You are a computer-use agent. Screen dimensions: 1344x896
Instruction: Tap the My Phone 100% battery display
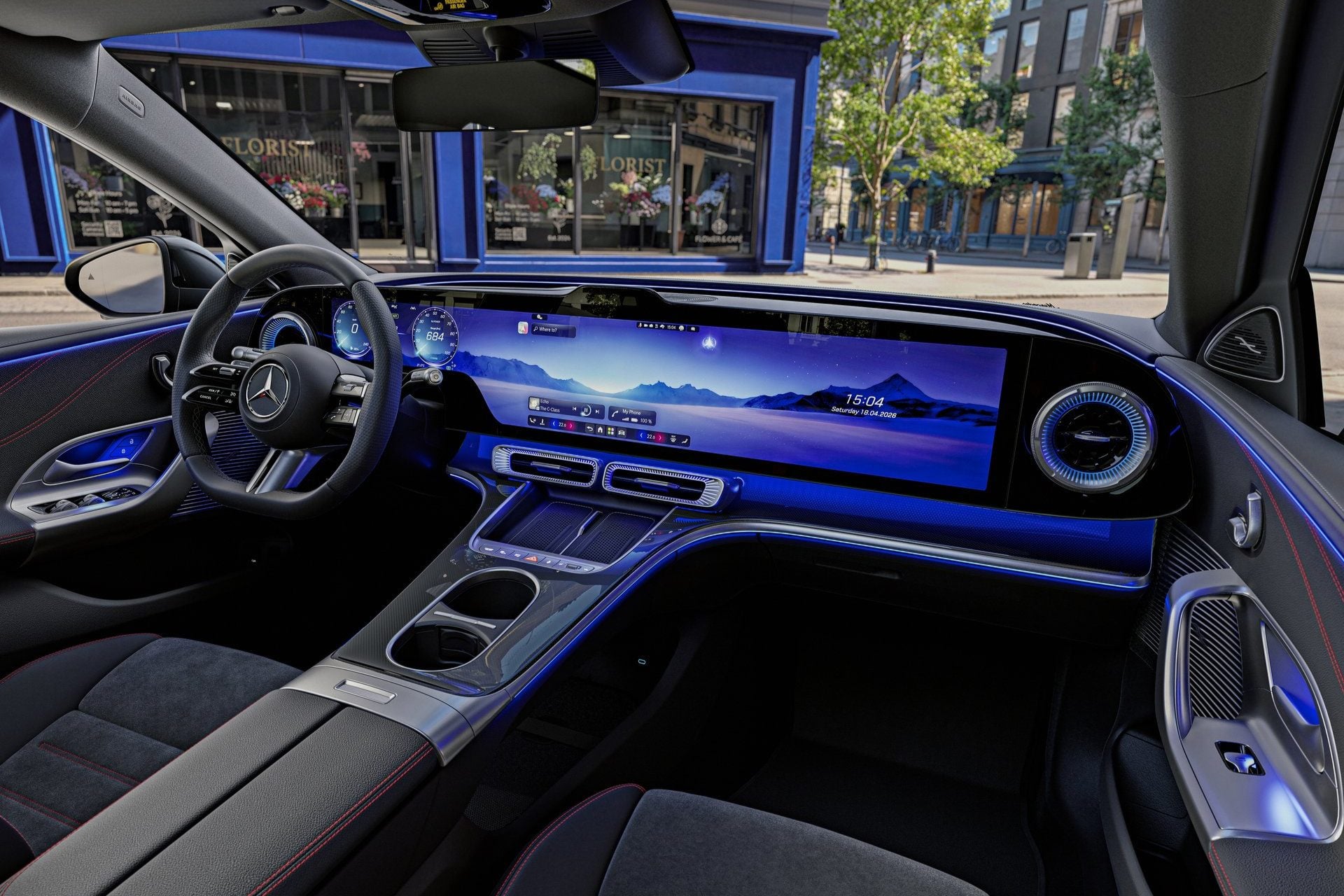click(x=646, y=420)
